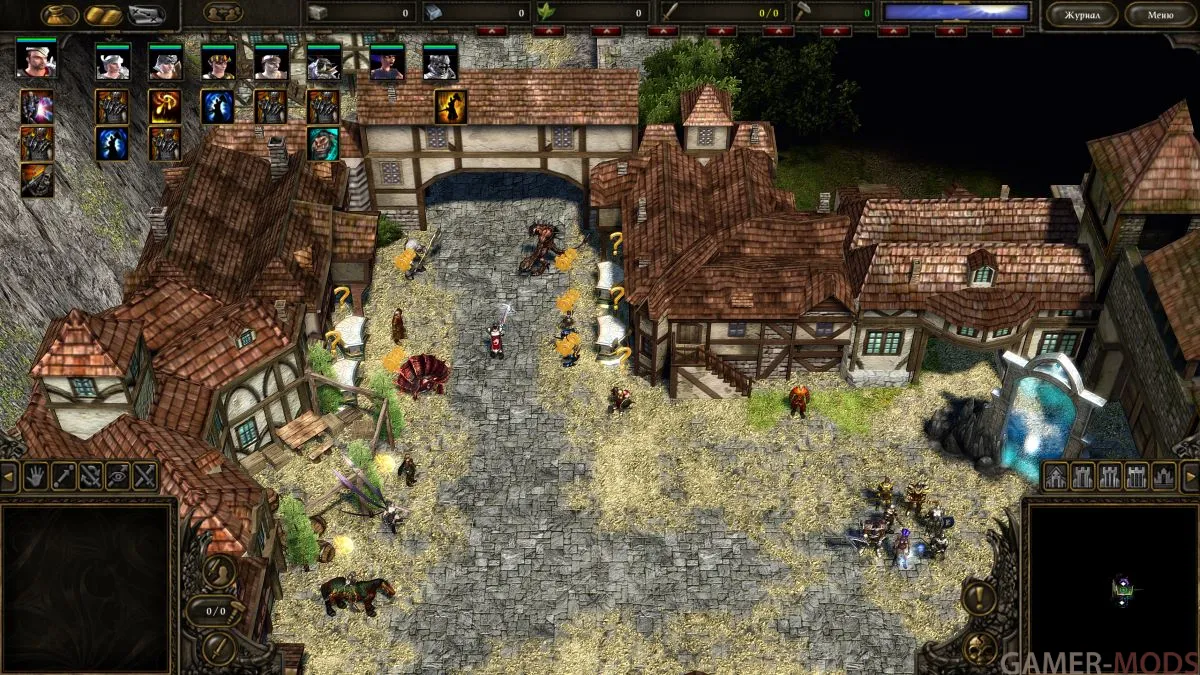The image size is (1200, 675).
Task: Click the two-figures trade icon
Action: pyautogui.click(x=223, y=13)
